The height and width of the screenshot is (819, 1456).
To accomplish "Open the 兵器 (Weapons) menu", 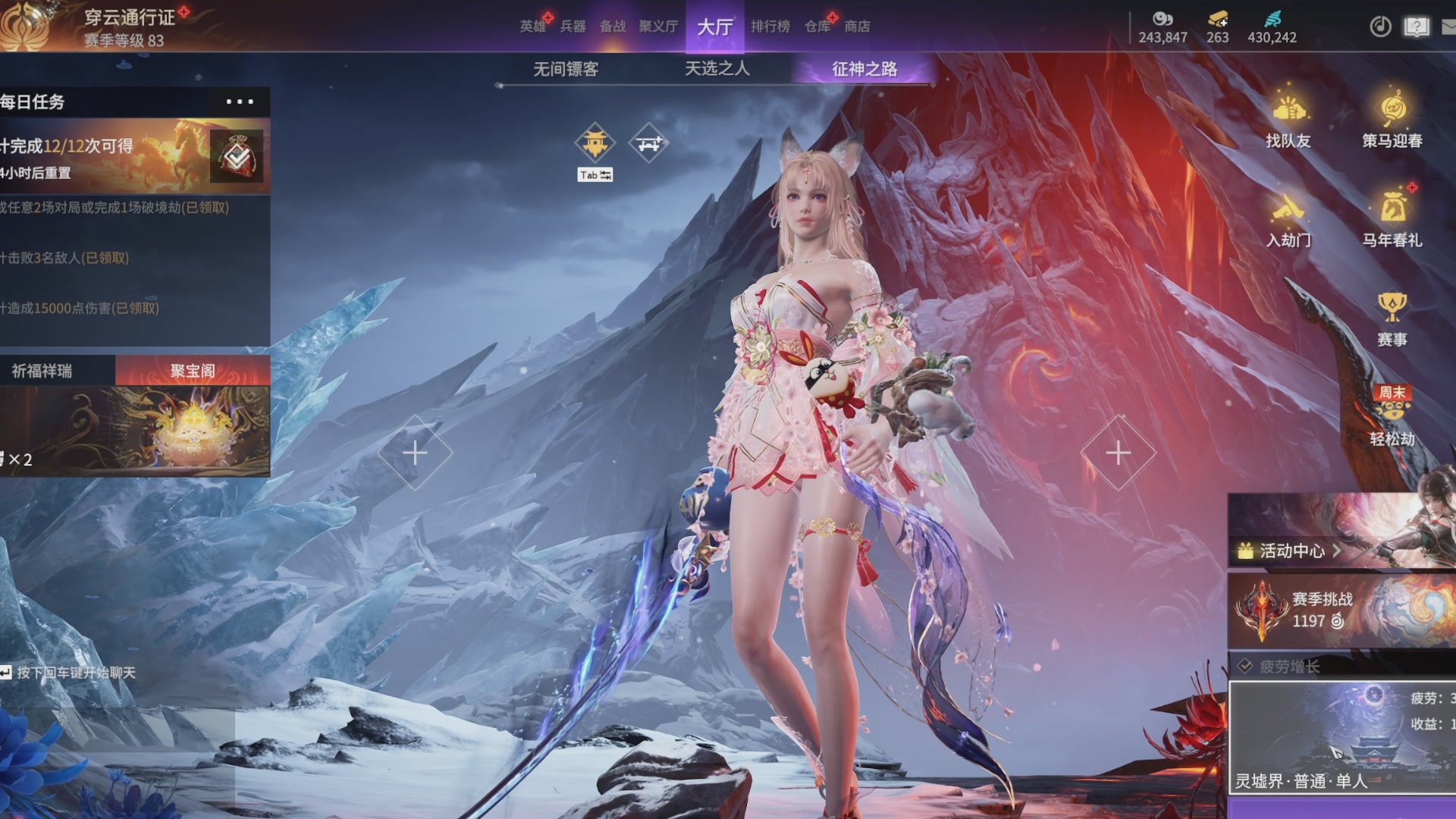I will point(573,27).
